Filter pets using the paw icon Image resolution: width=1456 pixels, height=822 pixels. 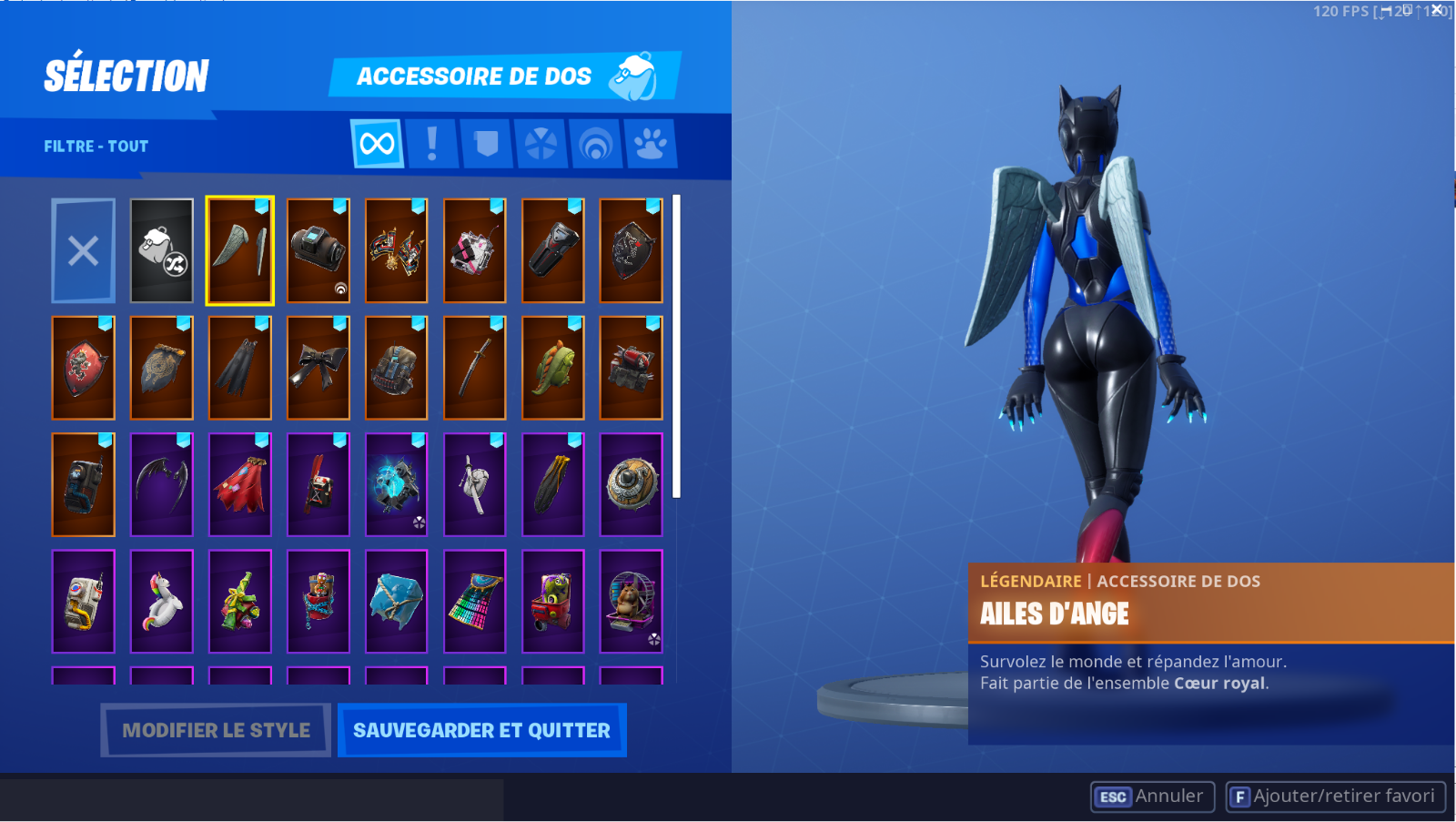[x=651, y=144]
